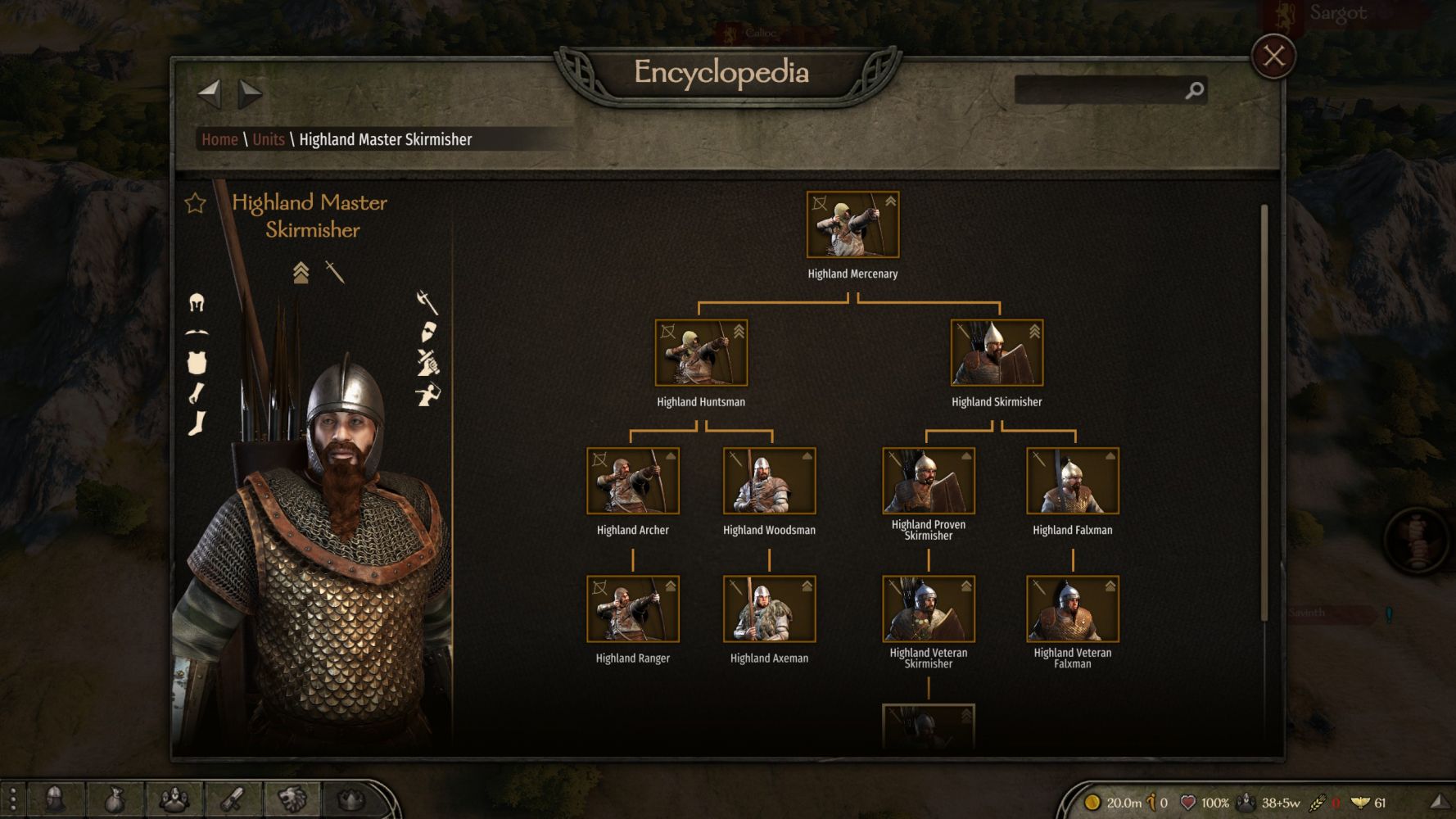Open Highland Veteran Skirmisher entry

[x=929, y=609]
